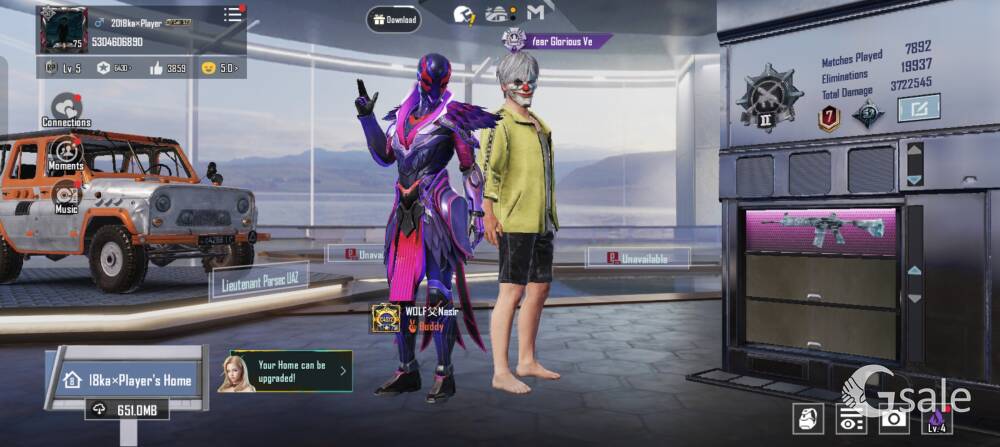
Task: View the thumbs-up likes count
Action: (168, 68)
